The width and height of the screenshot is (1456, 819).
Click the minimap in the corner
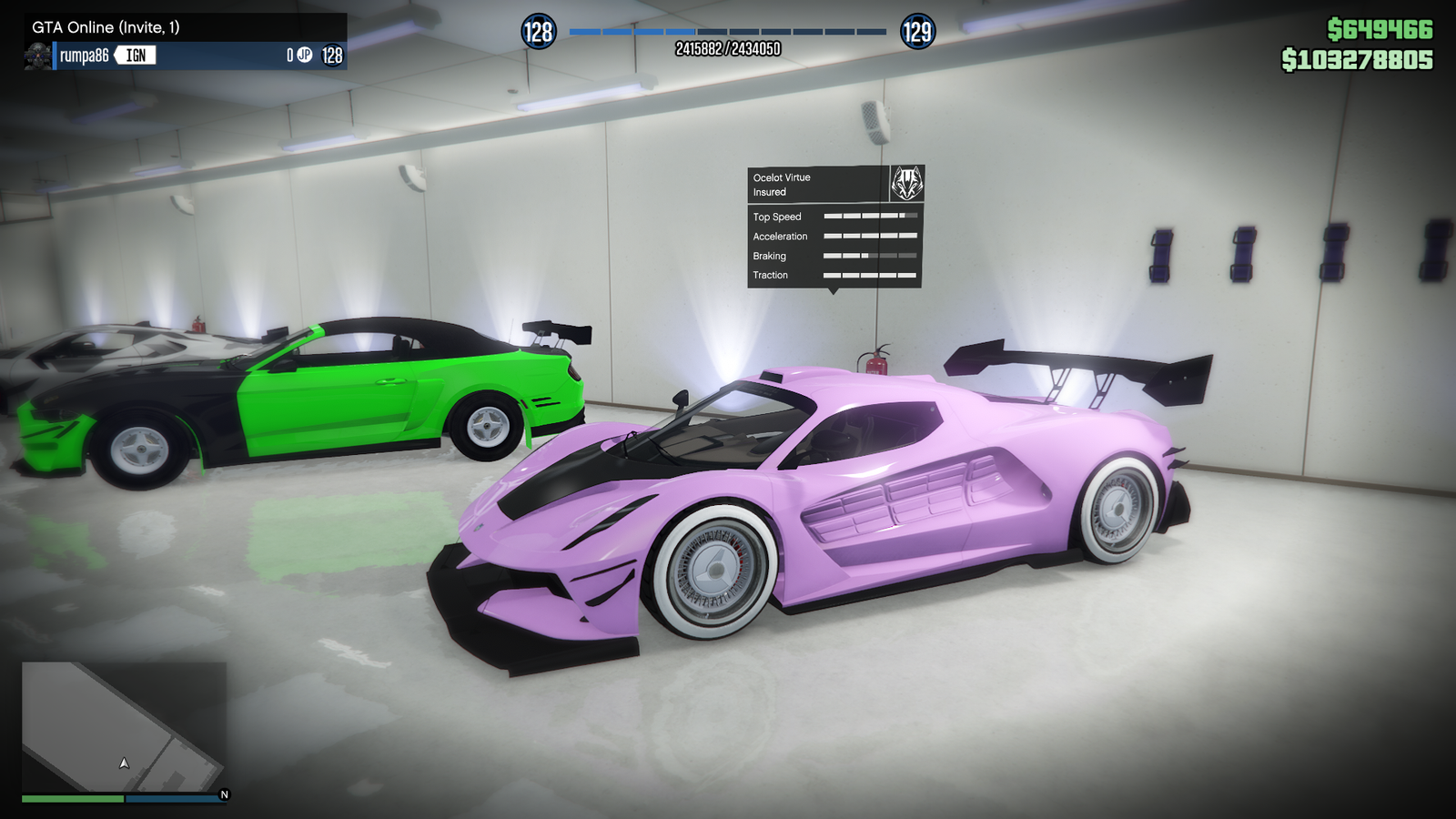click(x=124, y=726)
